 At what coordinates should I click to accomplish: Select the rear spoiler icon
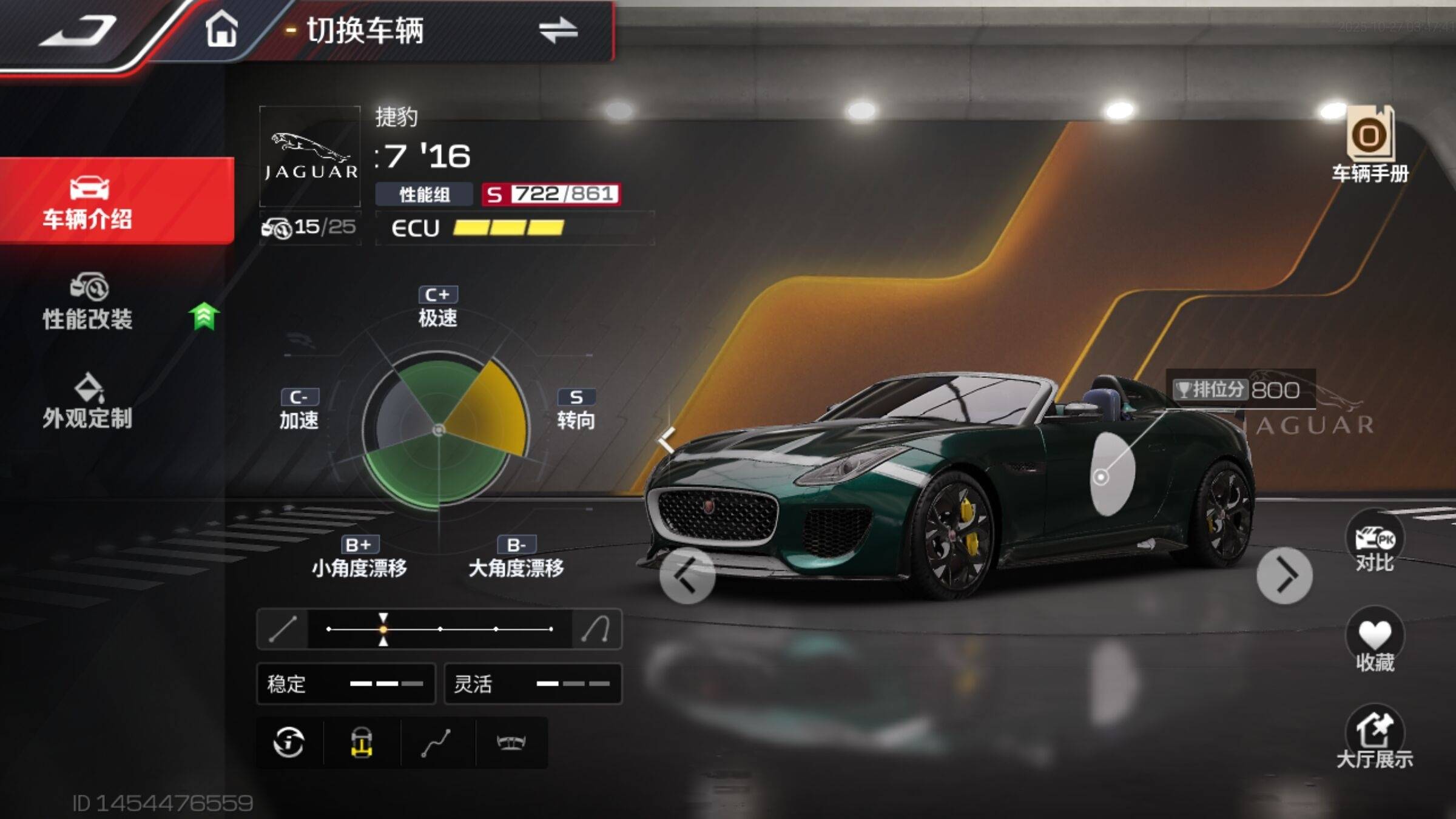(x=511, y=743)
